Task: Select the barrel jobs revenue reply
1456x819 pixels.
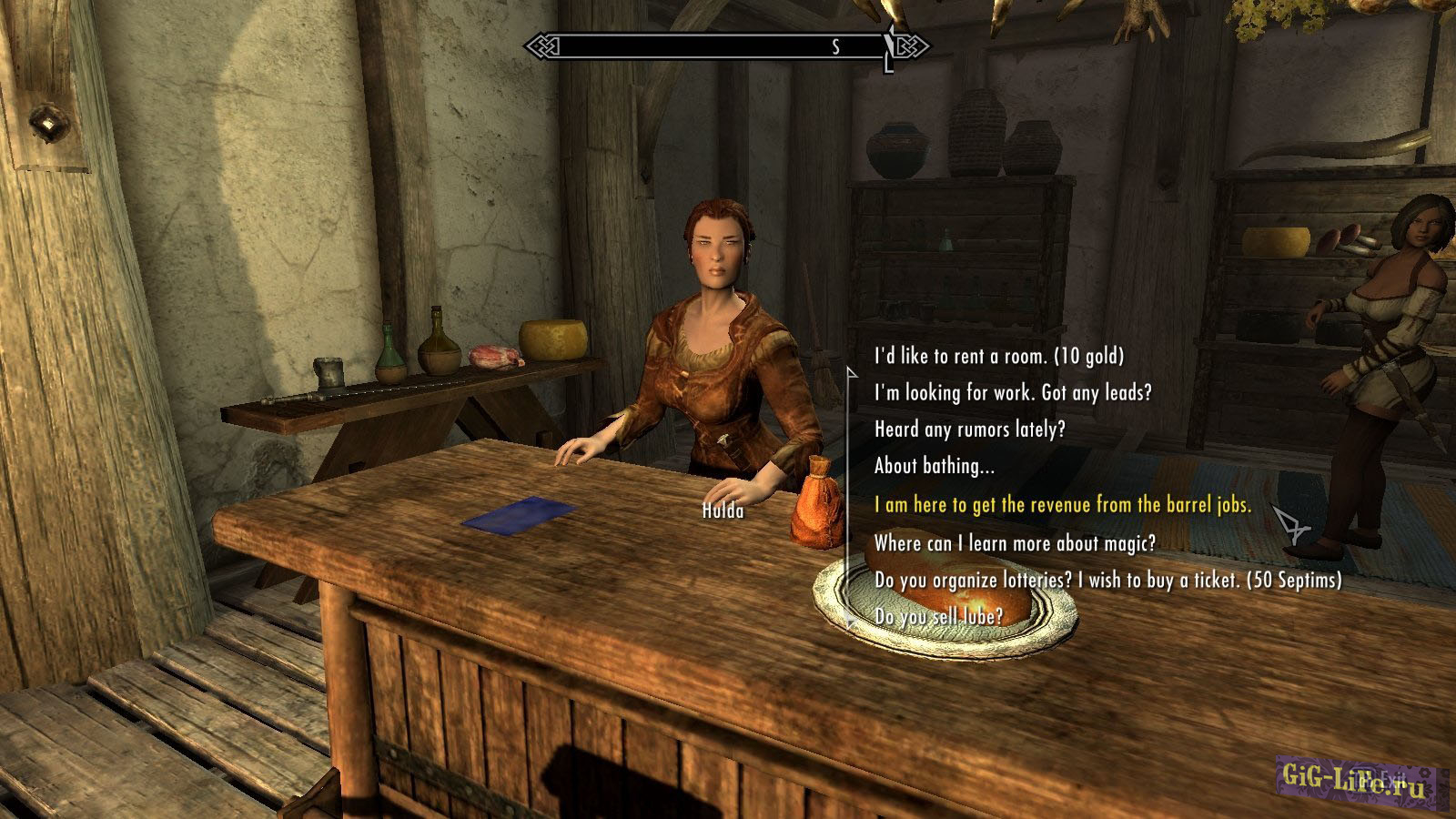Action: [x=1062, y=504]
